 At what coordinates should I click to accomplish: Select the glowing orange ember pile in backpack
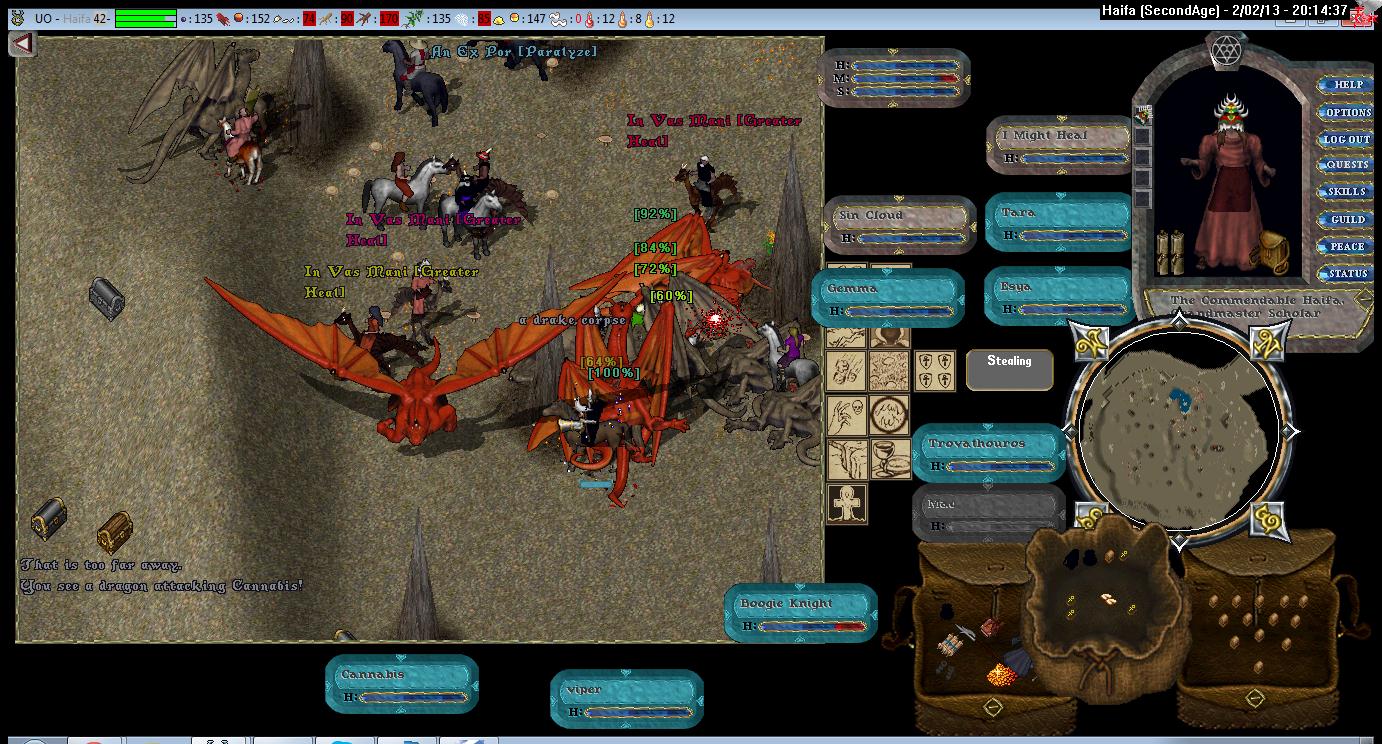pos(1001,675)
